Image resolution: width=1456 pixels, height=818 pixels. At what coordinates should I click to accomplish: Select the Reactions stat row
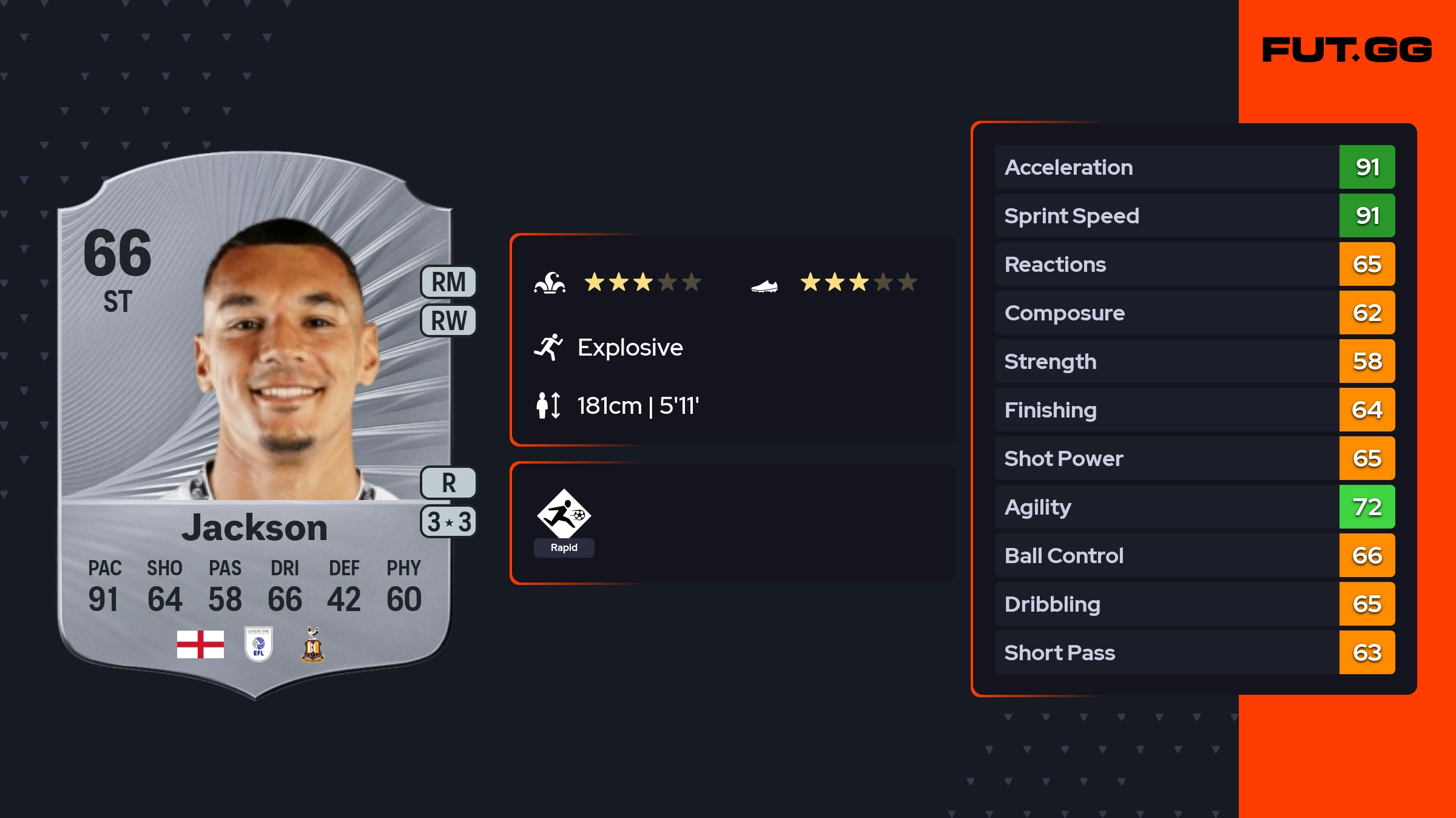(1194, 264)
